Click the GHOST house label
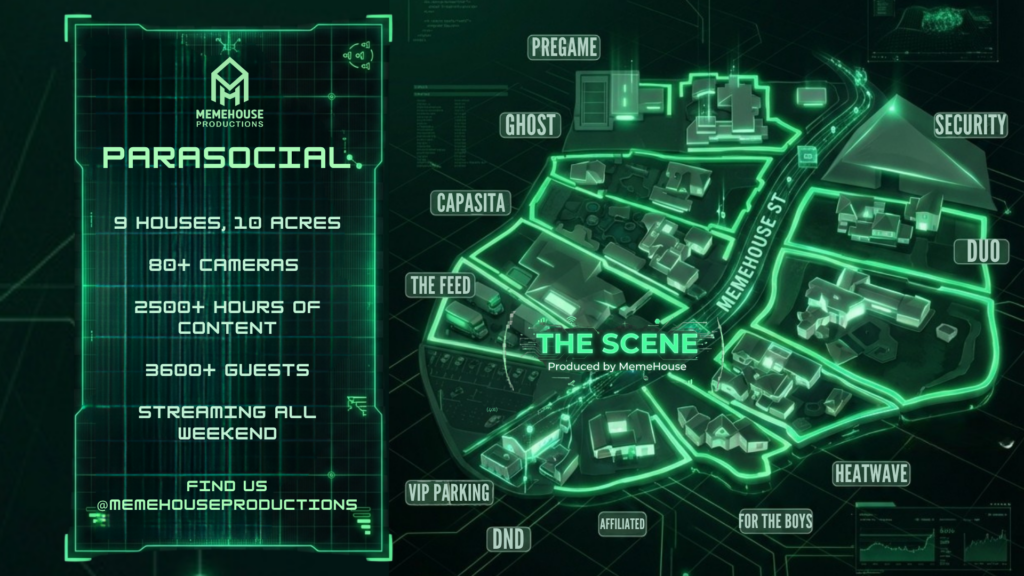The height and width of the screenshot is (576, 1024). click(530, 125)
